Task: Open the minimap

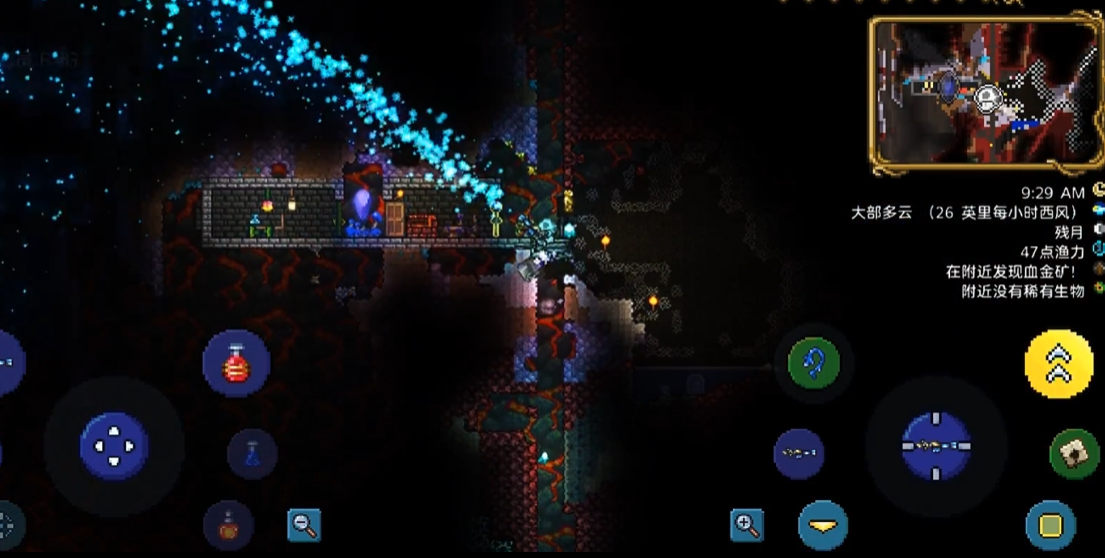Action: pyautogui.click(x=985, y=91)
